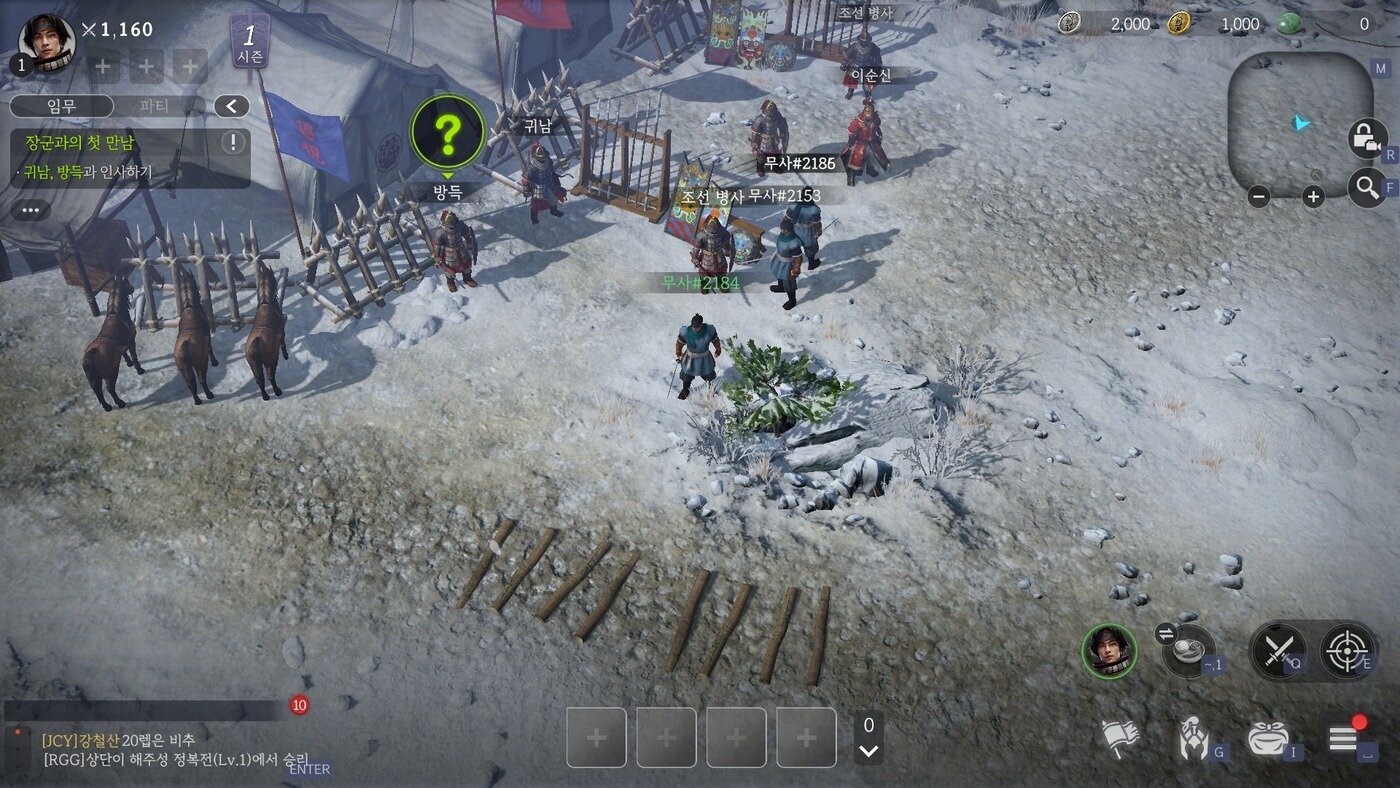Toggle the camera lock padlock icon
1400x788 pixels.
[1365, 137]
